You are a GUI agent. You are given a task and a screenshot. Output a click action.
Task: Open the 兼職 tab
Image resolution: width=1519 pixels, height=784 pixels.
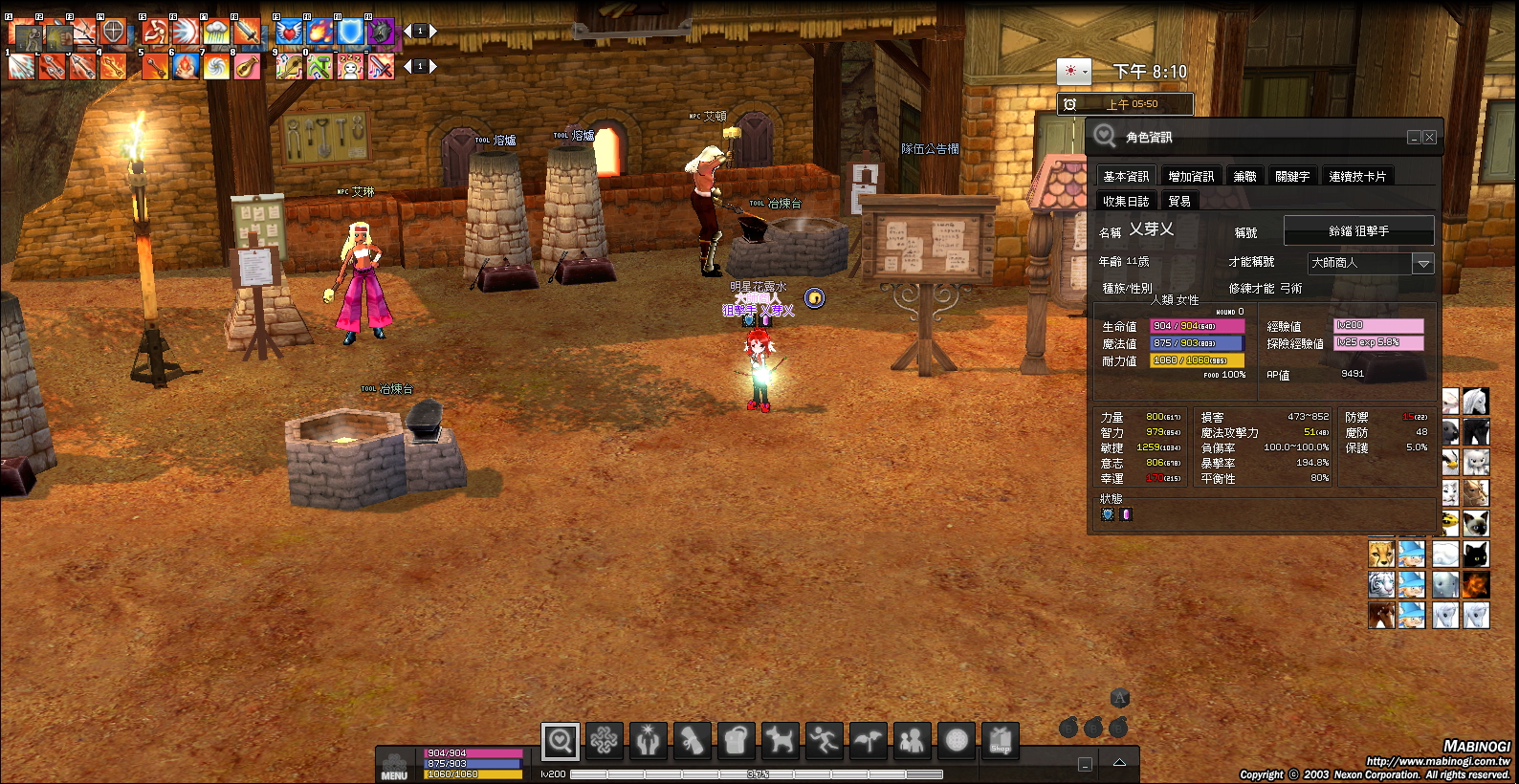click(1244, 176)
